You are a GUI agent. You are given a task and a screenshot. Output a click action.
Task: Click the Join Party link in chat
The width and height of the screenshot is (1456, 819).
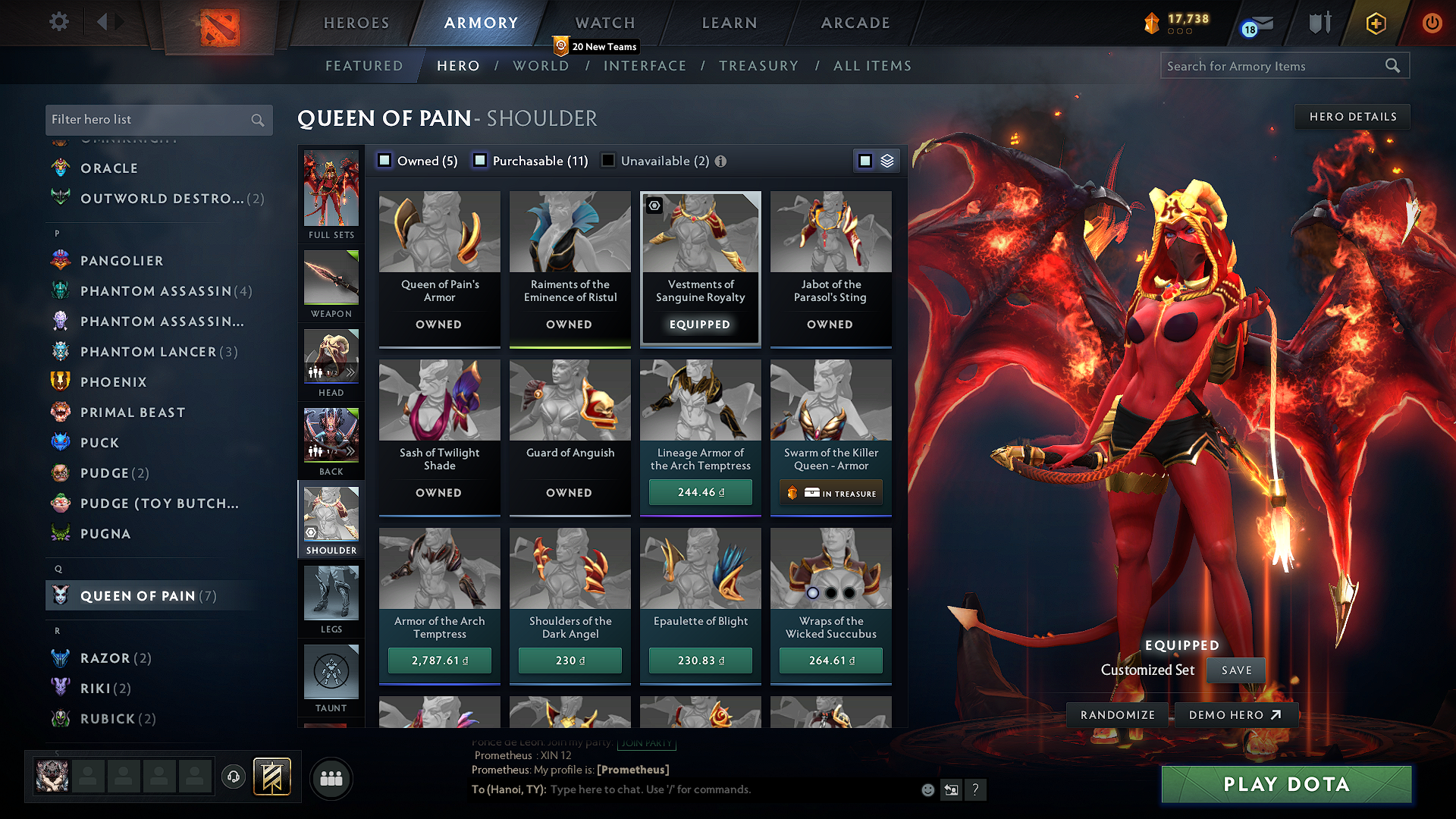click(x=646, y=743)
